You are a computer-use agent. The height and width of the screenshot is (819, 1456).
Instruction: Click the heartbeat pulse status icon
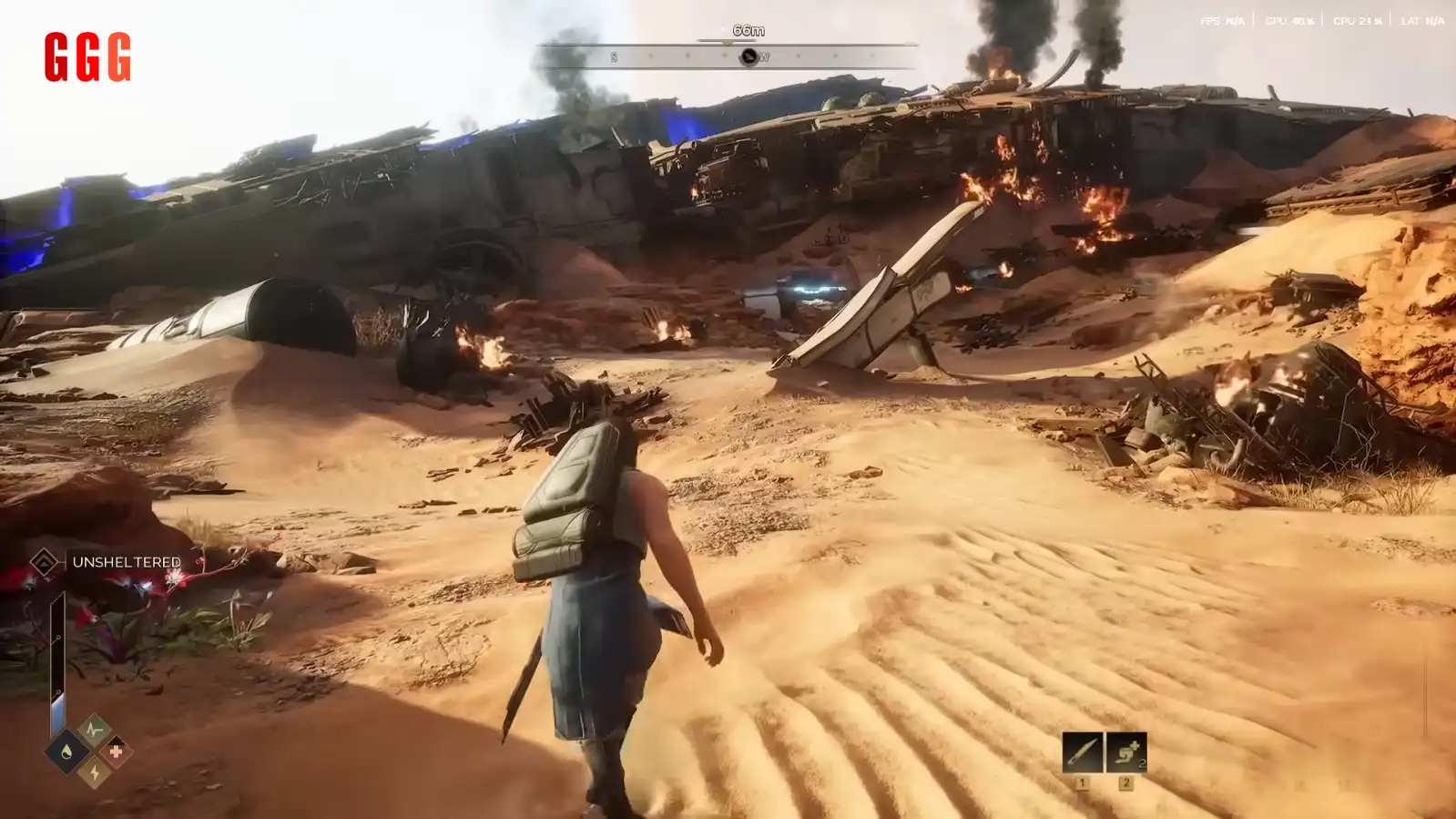(x=93, y=730)
